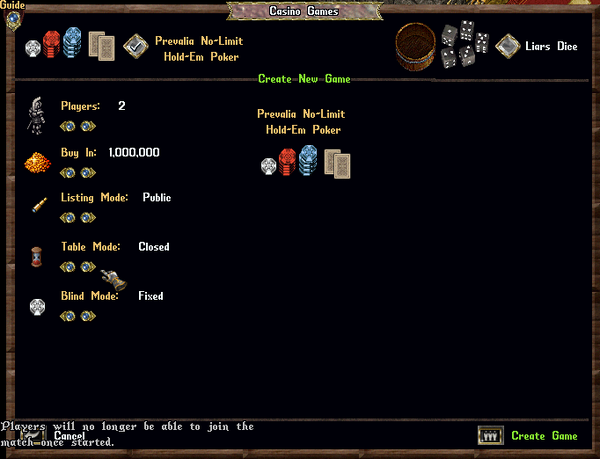Screen dimensions: 600x459
Task: Click right arrow under Table Mode
Action: coord(87,266)
